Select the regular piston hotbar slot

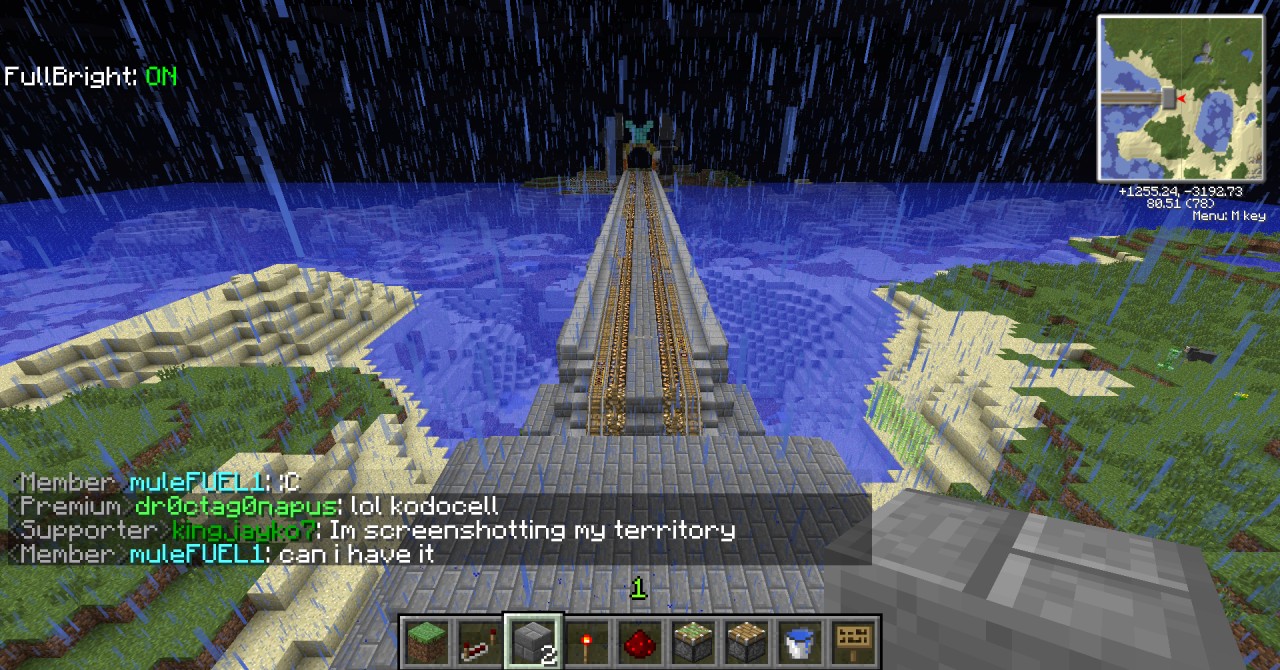[x=747, y=642]
